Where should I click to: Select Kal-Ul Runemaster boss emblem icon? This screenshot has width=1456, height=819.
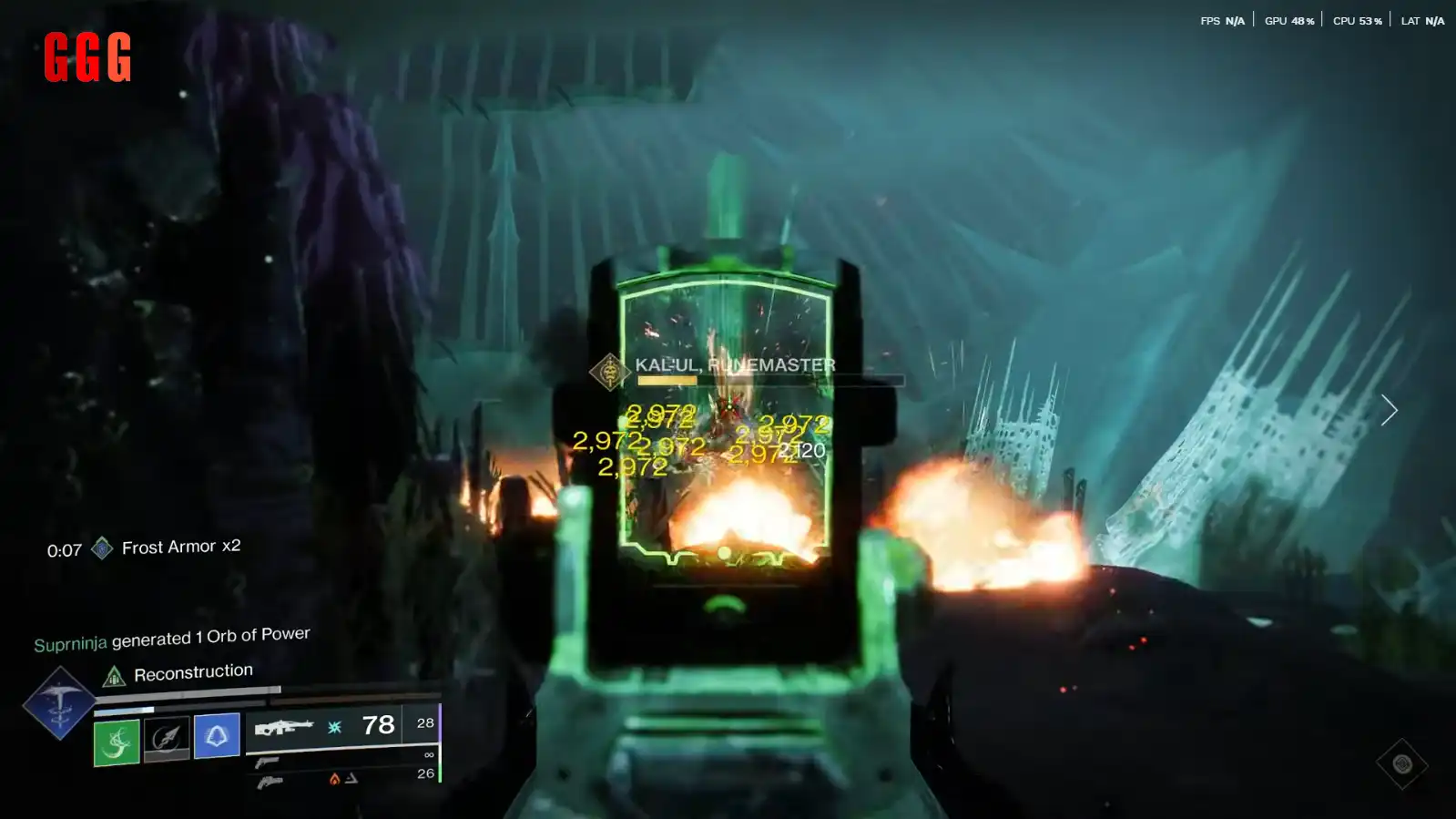[x=609, y=371]
